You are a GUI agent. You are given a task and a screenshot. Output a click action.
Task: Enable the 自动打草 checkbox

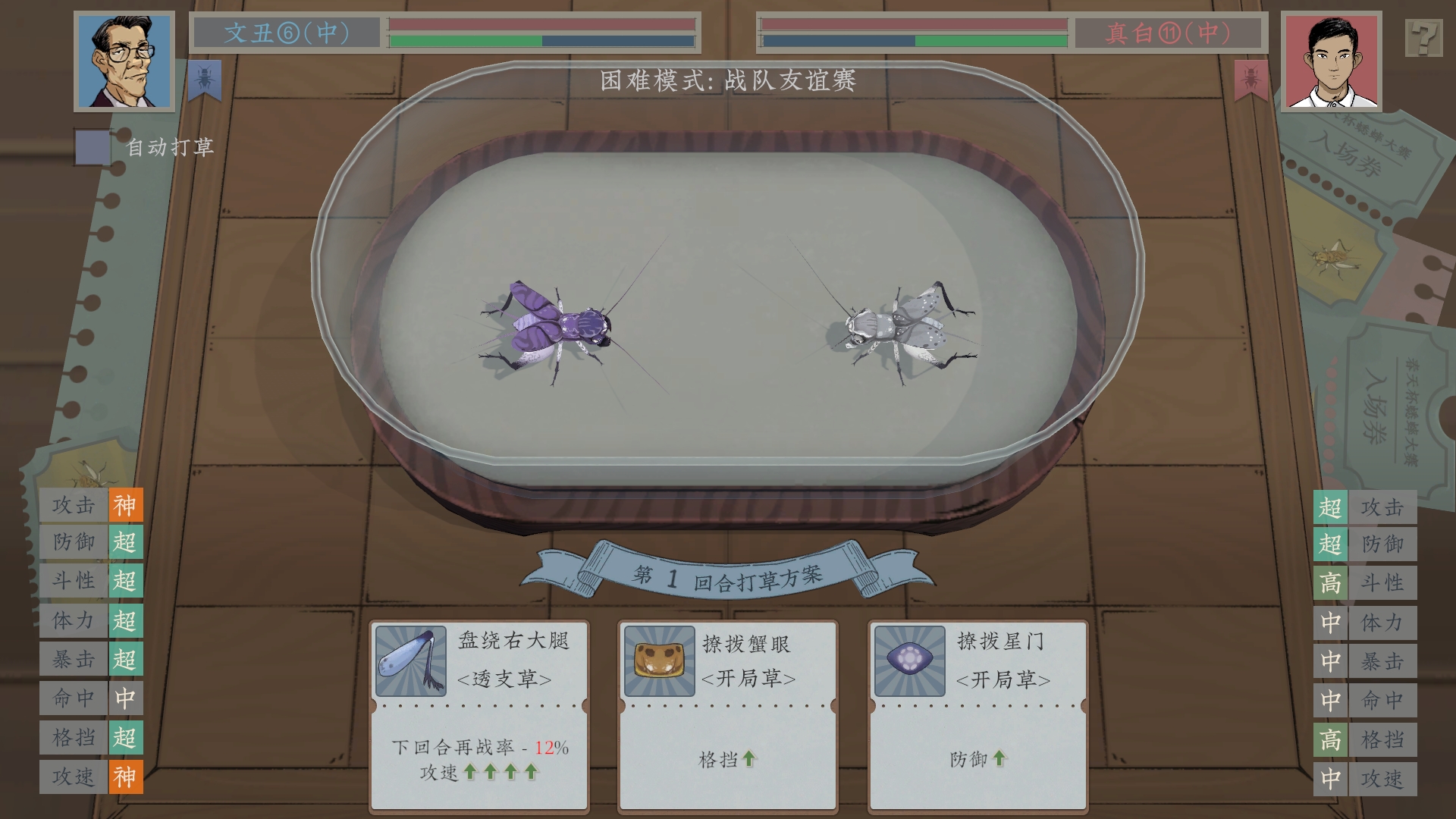[x=91, y=146]
